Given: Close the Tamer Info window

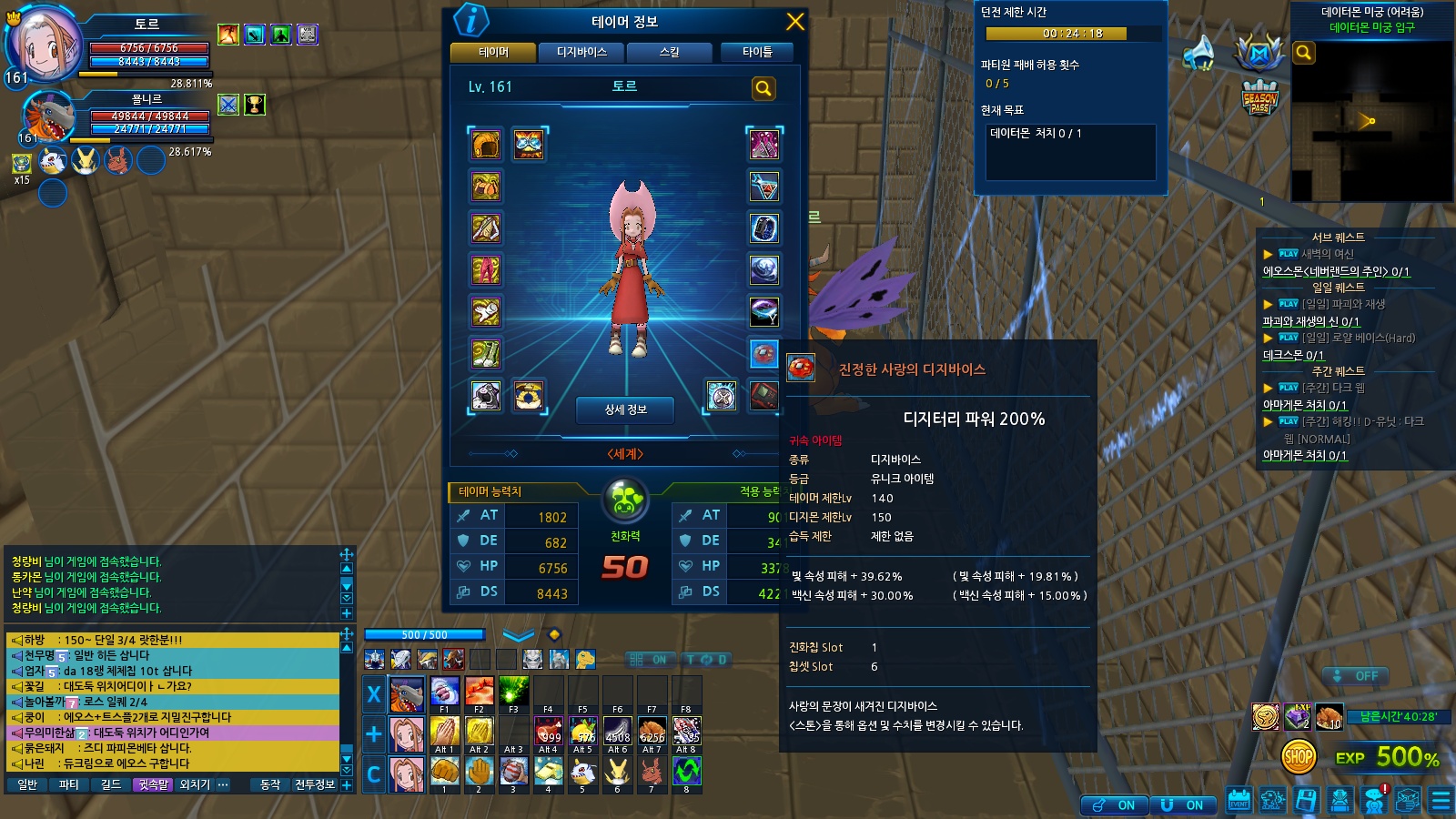Looking at the screenshot, I should tap(794, 22).
